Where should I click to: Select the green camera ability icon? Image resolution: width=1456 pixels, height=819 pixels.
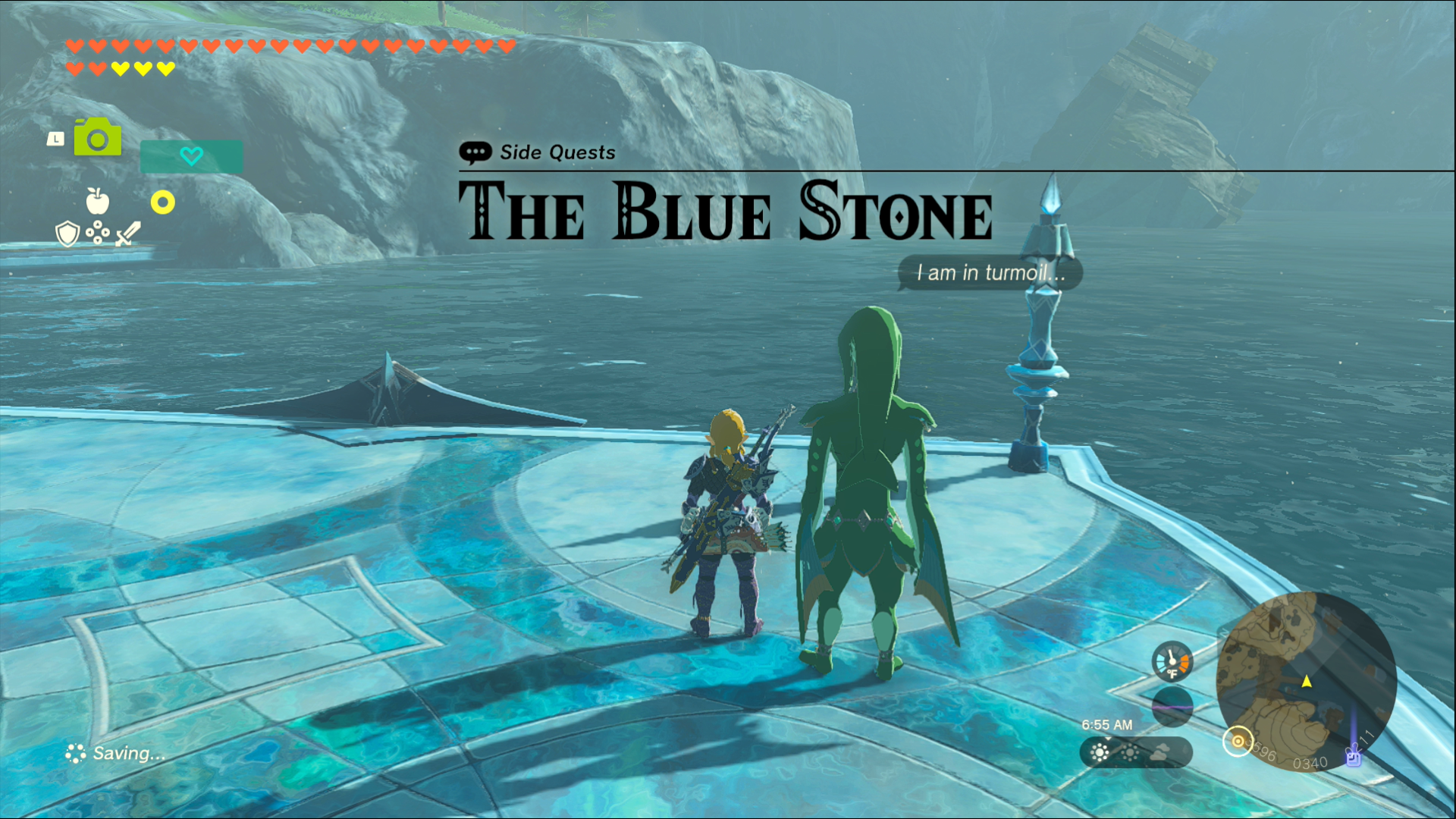tap(97, 136)
